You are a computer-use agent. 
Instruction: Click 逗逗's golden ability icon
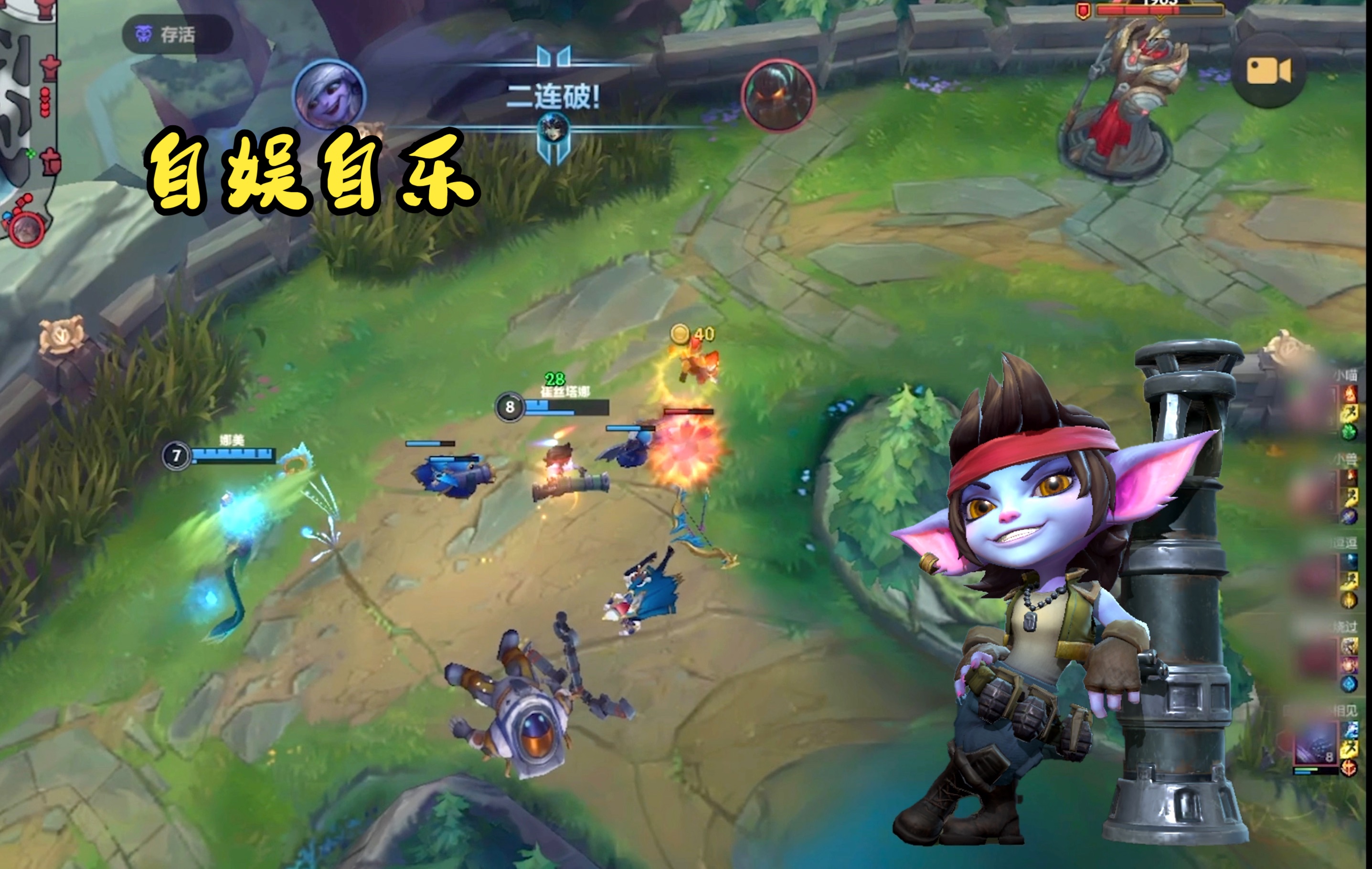[1349, 599]
